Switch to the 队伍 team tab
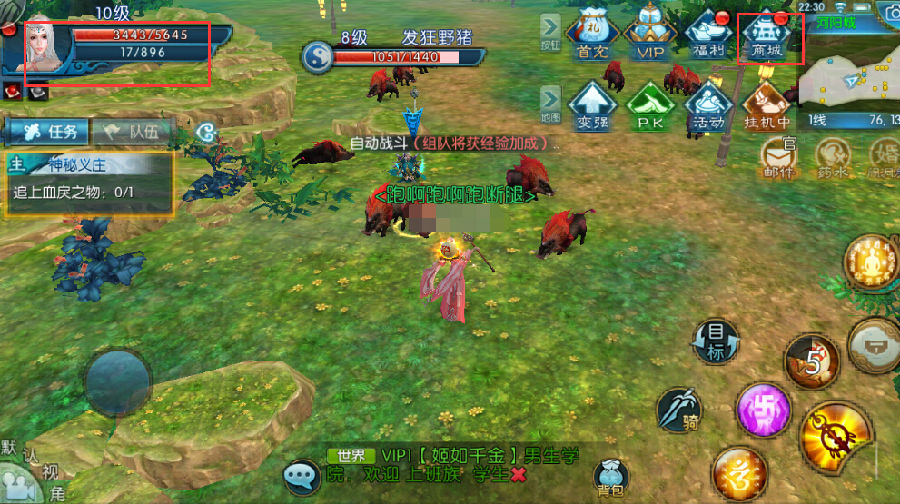 (x=132, y=131)
